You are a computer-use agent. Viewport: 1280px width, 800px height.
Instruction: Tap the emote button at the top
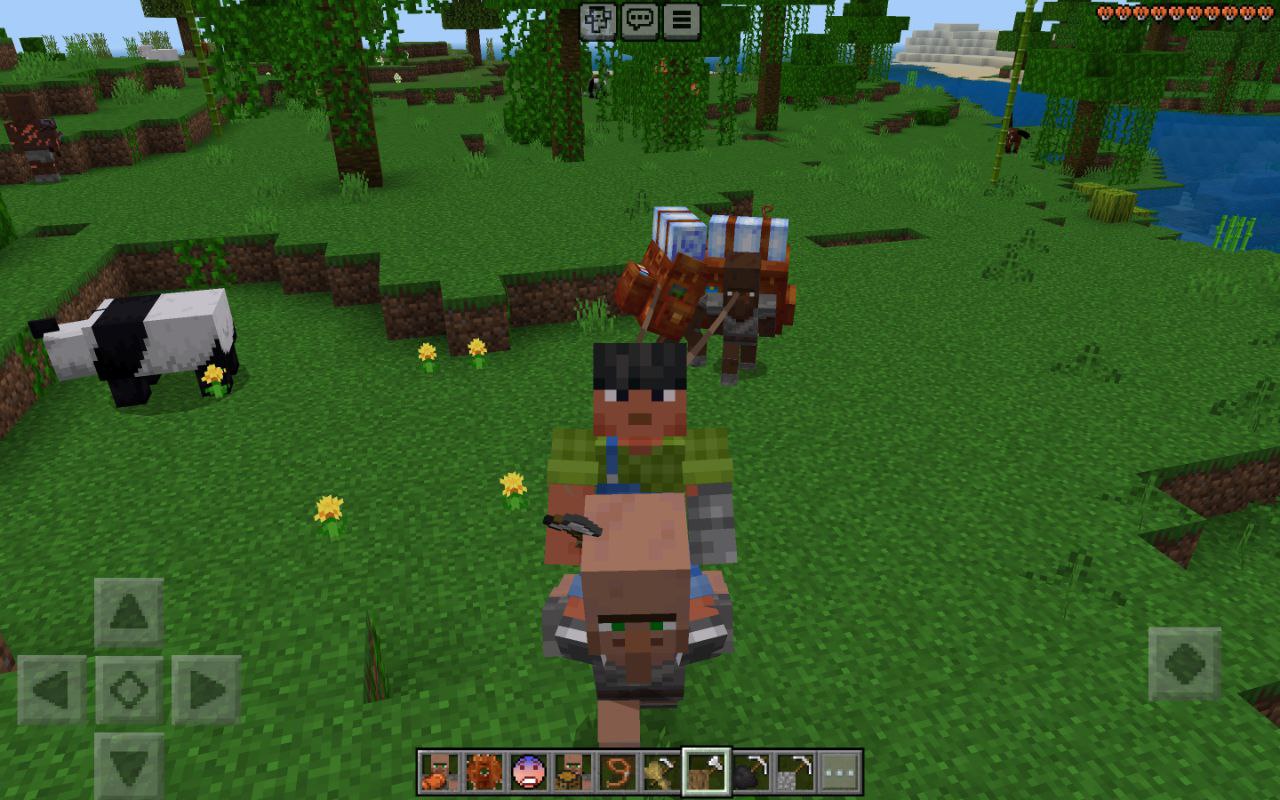click(x=598, y=19)
